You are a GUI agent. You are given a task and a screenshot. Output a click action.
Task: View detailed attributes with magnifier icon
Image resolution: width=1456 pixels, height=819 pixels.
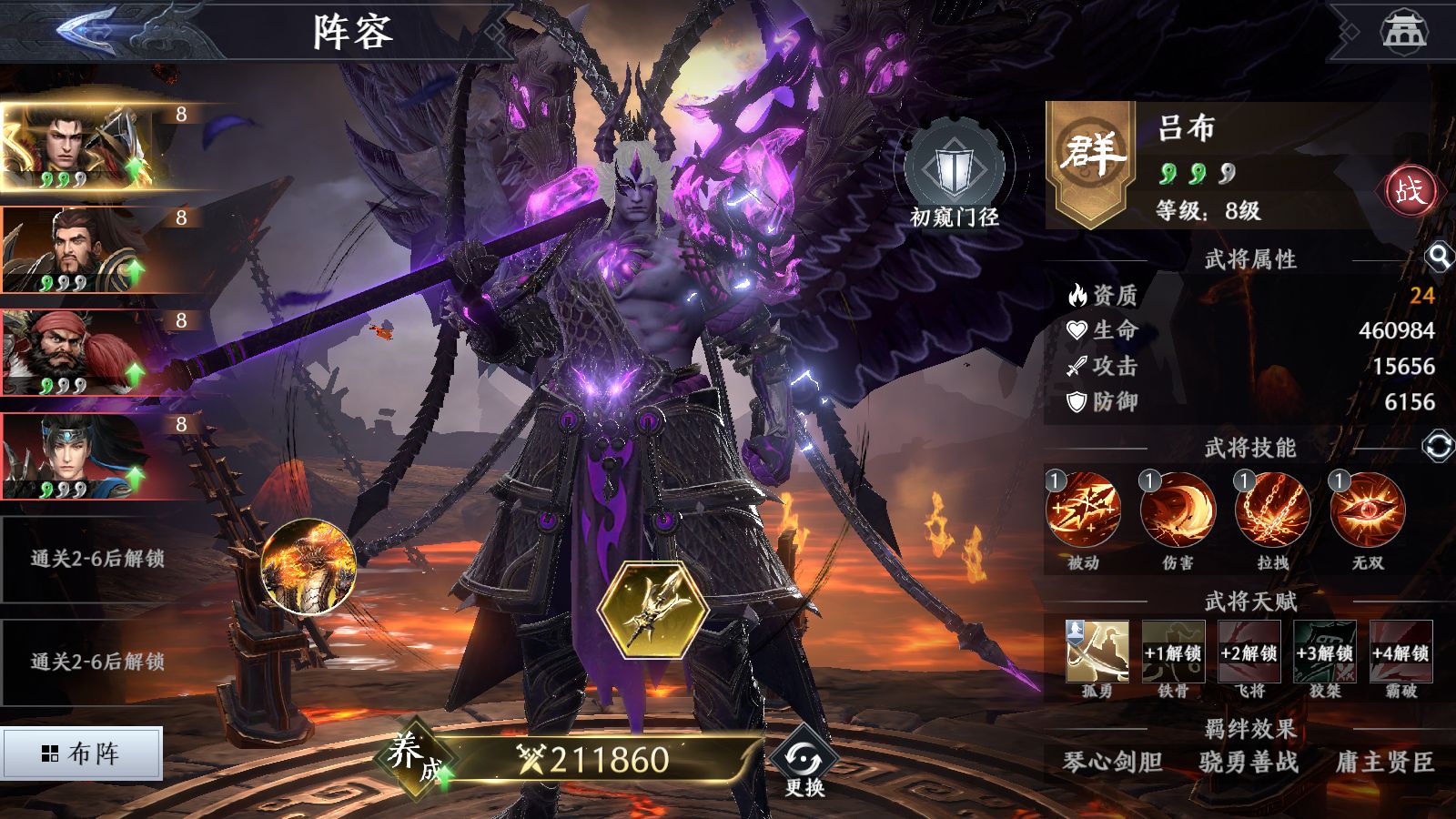(x=1438, y=258)
